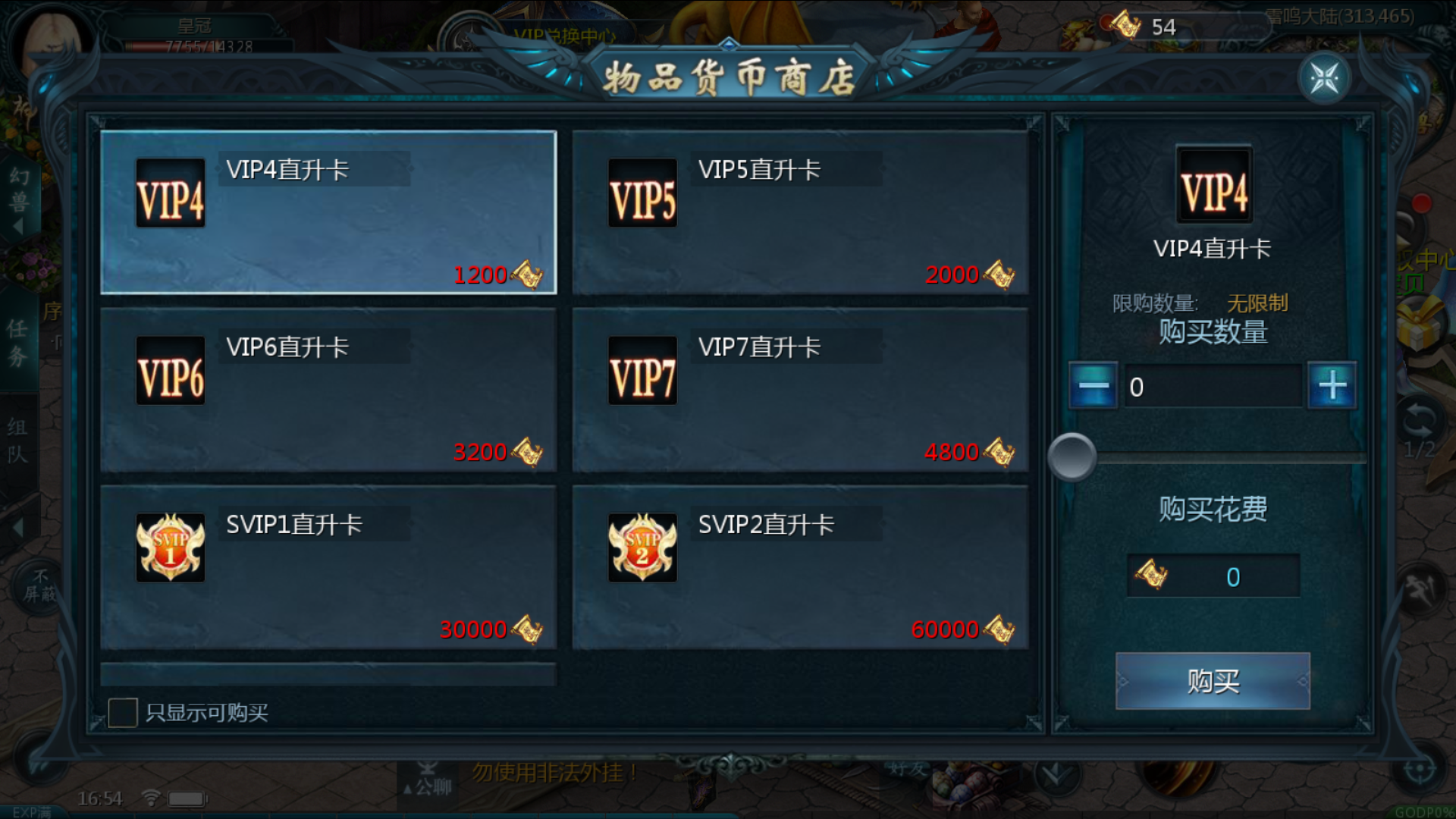Screen dimensions: 1456x819
Task: Select the VIP4直升卡 shop item
Action: (x=328, y=212)
